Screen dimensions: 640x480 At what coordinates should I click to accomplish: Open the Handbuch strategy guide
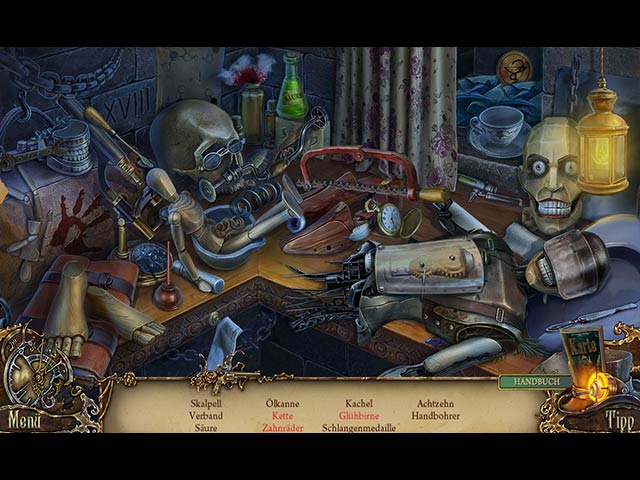(535, 382)
